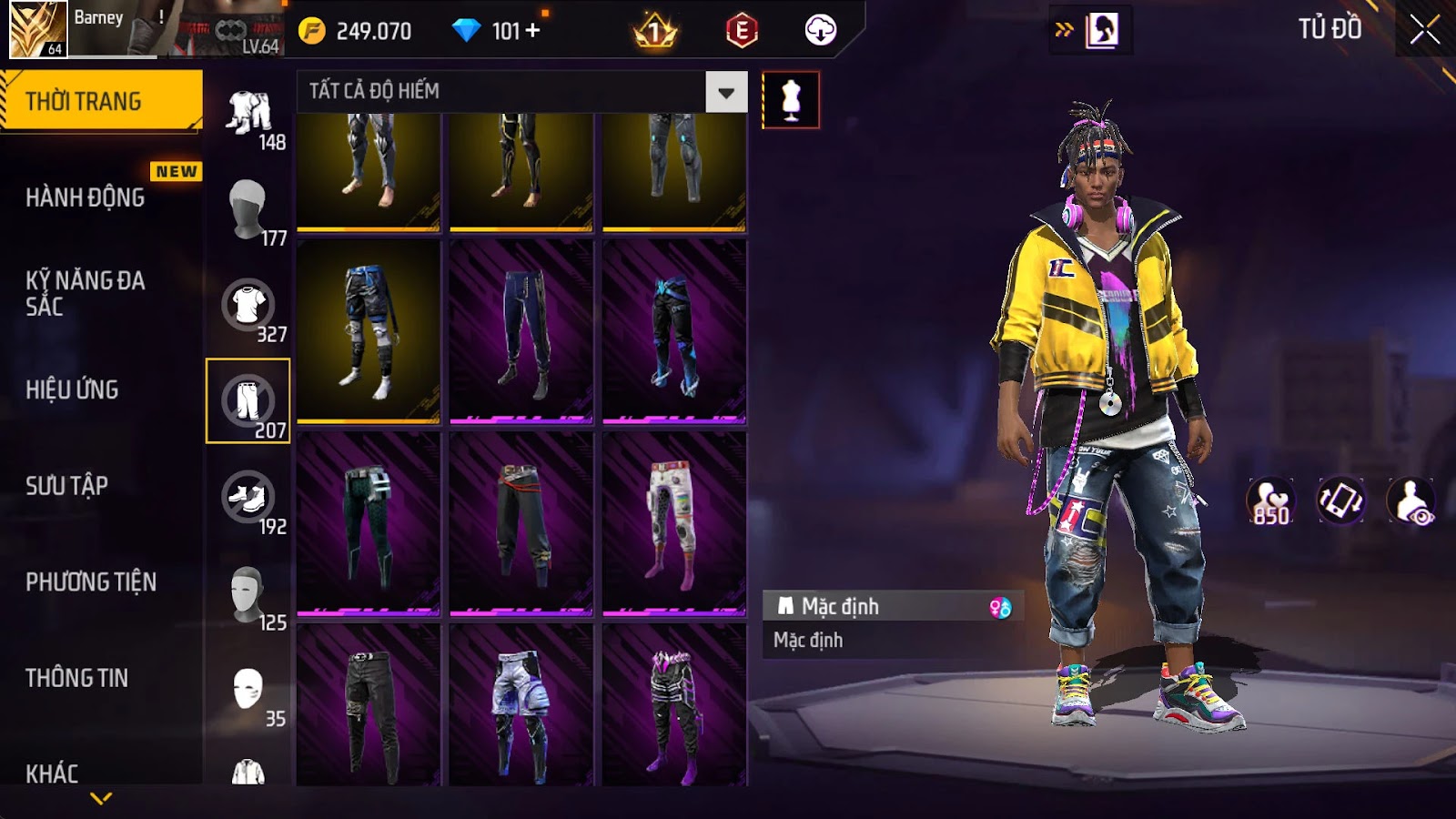Image resolution: width=1456 pixels, height=819 pixels.
Task: Open the cloud download icon
Action: point(820,31)
